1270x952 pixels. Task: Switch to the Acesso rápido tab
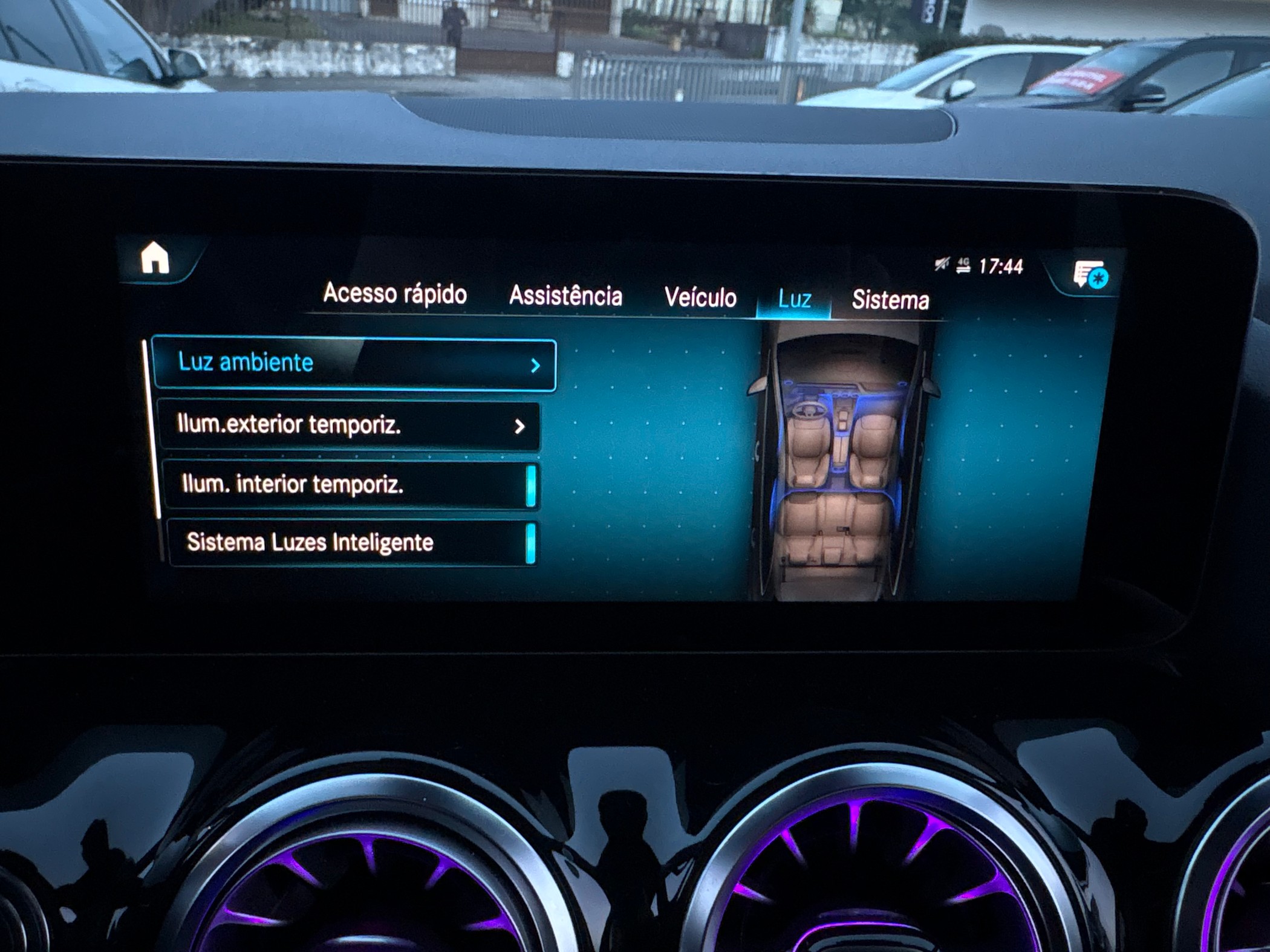395,294
